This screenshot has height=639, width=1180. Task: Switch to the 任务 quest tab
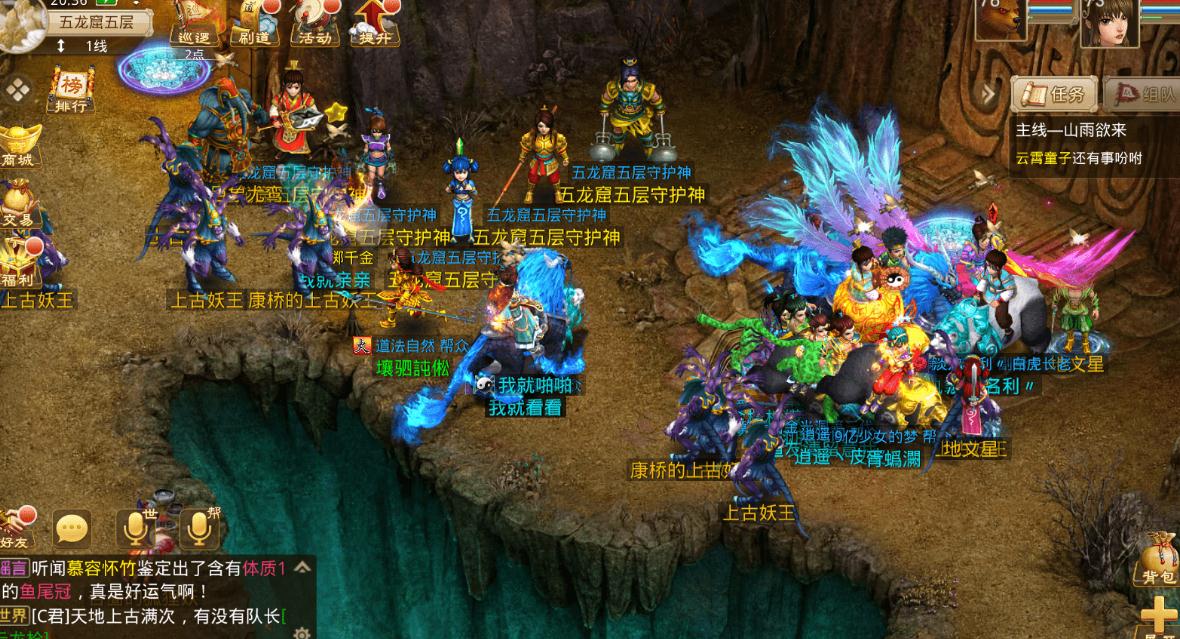1054,95
